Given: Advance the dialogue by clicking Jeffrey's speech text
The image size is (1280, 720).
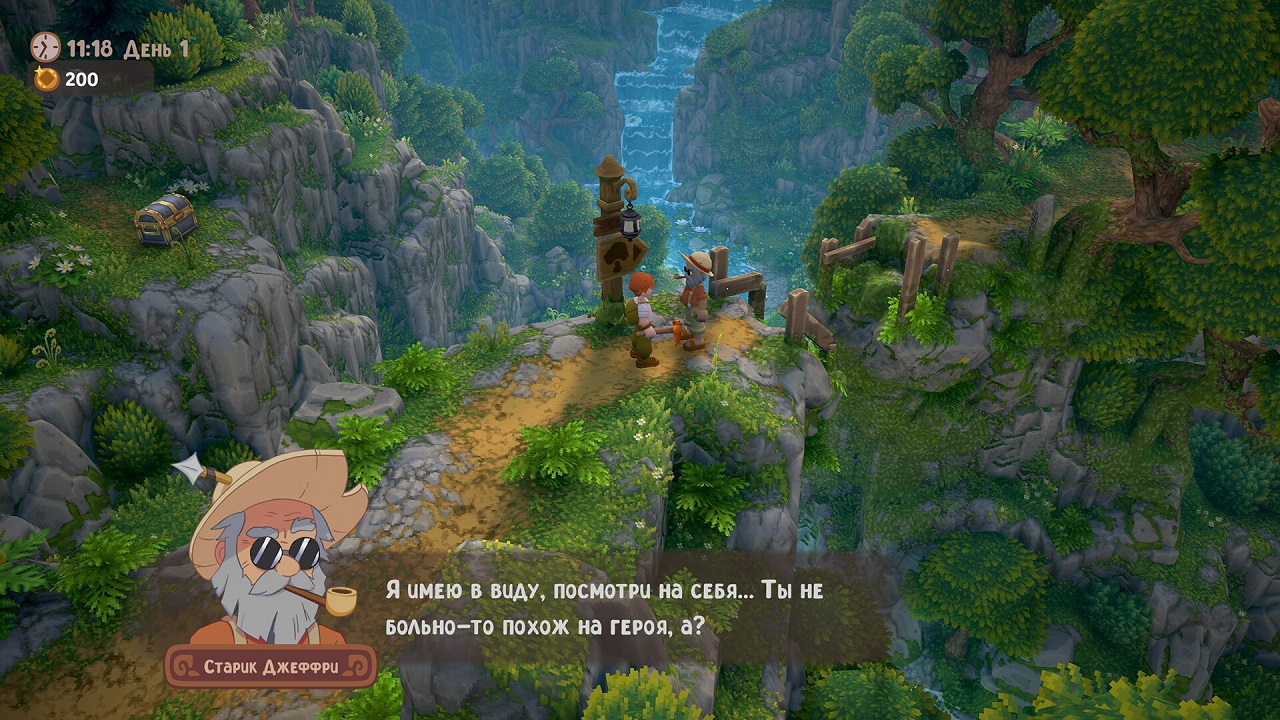Looking at the screenshot, I should pos(604,609).
